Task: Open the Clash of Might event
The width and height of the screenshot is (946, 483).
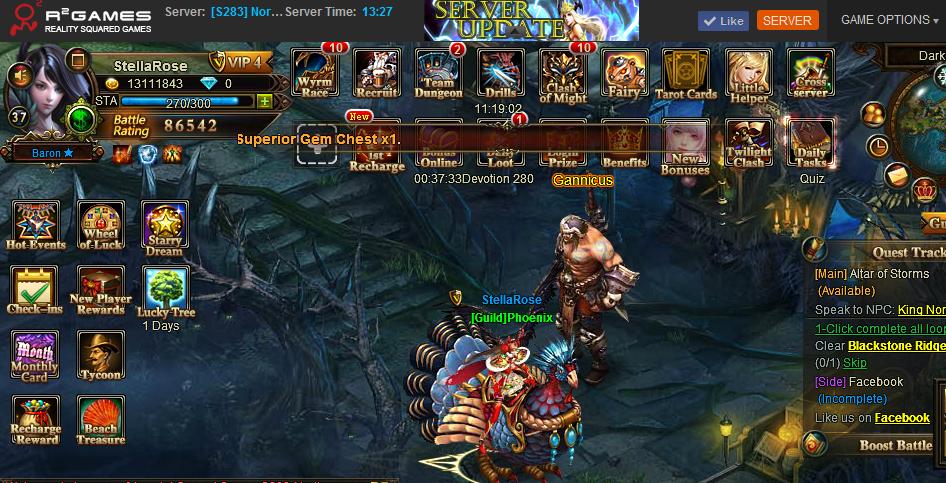Action: (x=563, y=73)
